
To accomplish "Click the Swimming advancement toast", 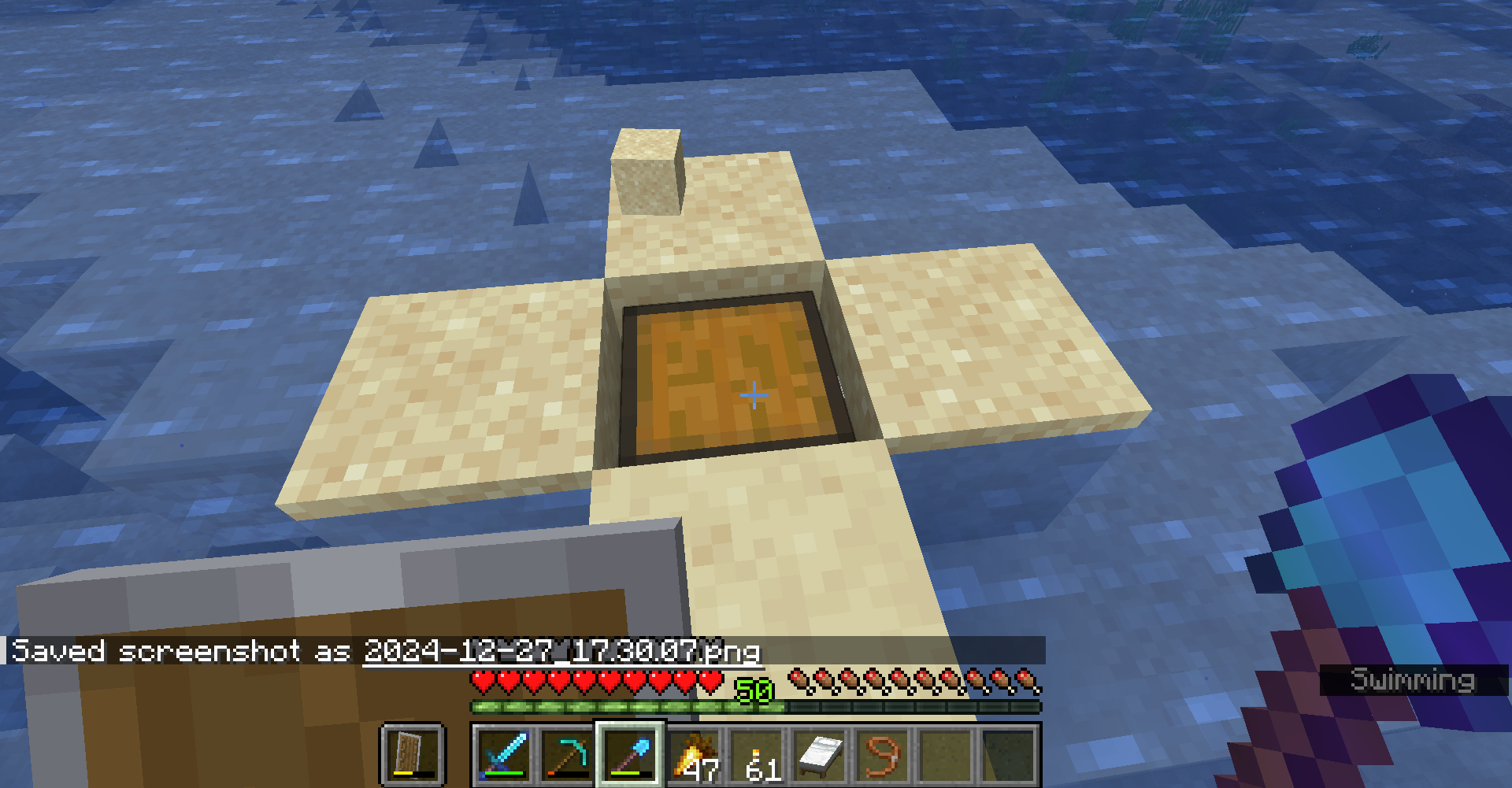I will pyautogui.click(x=1414, y=679).
